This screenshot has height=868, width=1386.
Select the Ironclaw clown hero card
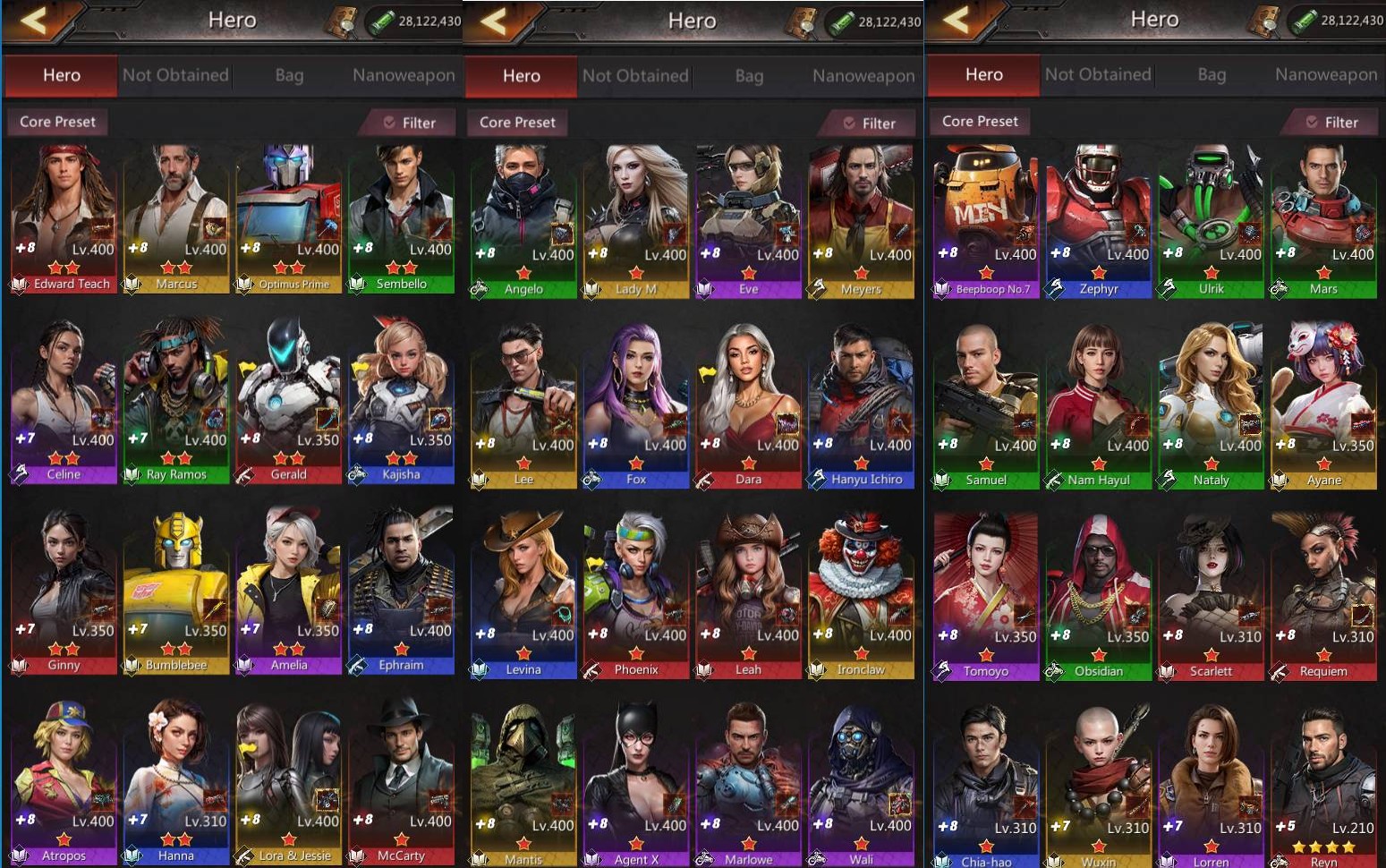tap(861, 597)
